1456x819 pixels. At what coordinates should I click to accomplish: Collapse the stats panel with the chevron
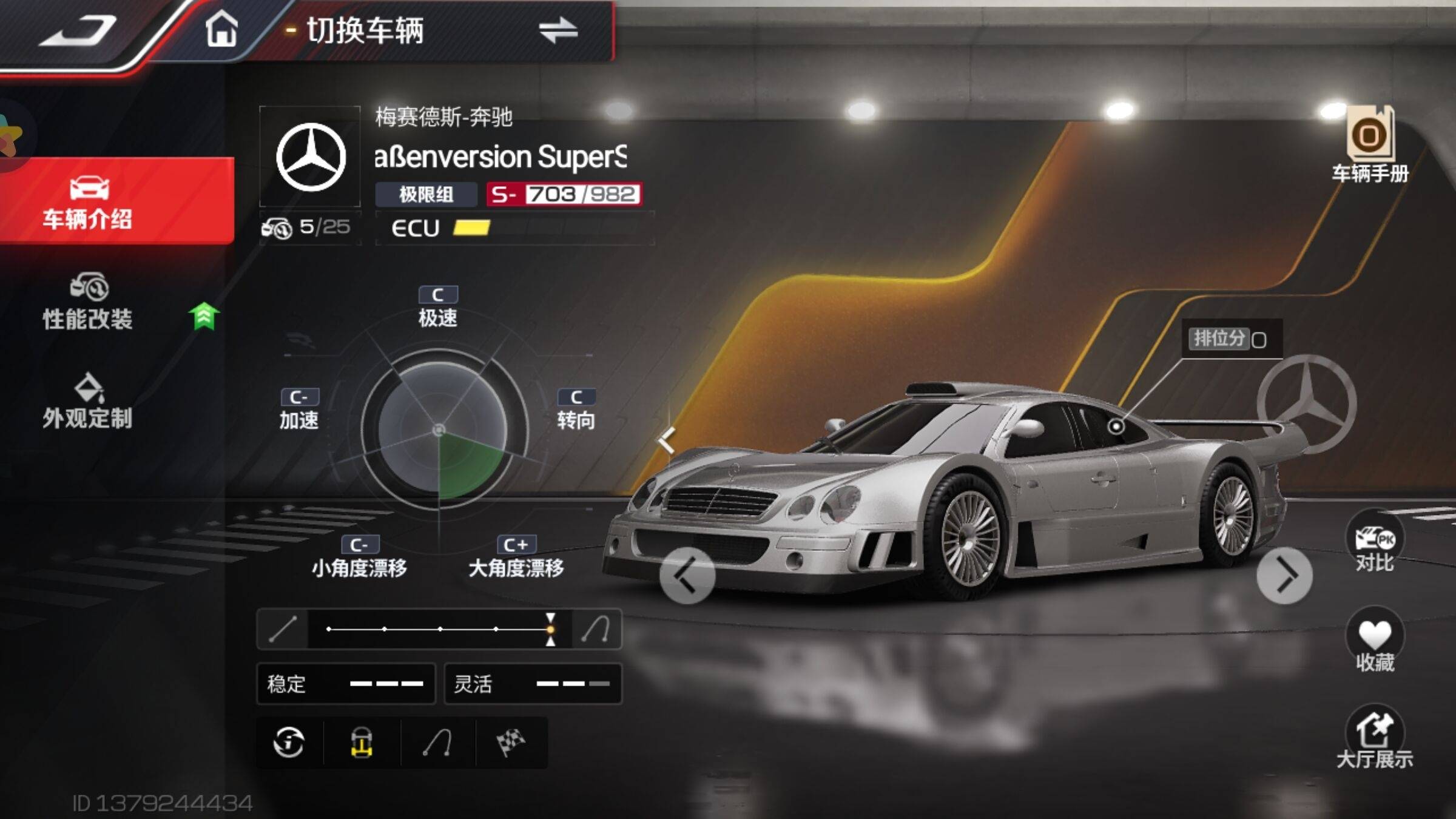tap(666, 440)
